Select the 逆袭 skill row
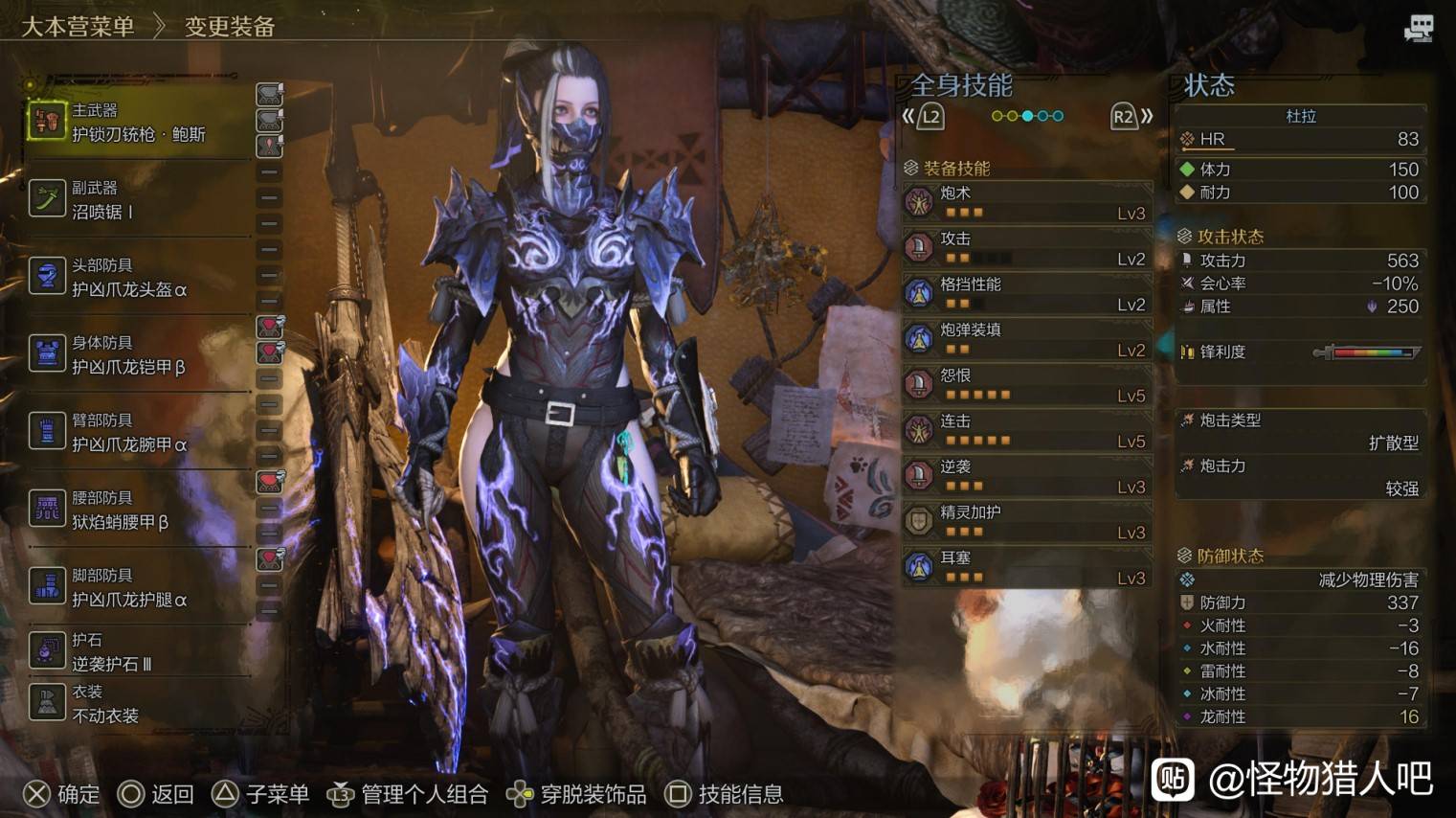Viewport: 1456px width, 818px height. pyautogui.click(x=1026, y=476)
